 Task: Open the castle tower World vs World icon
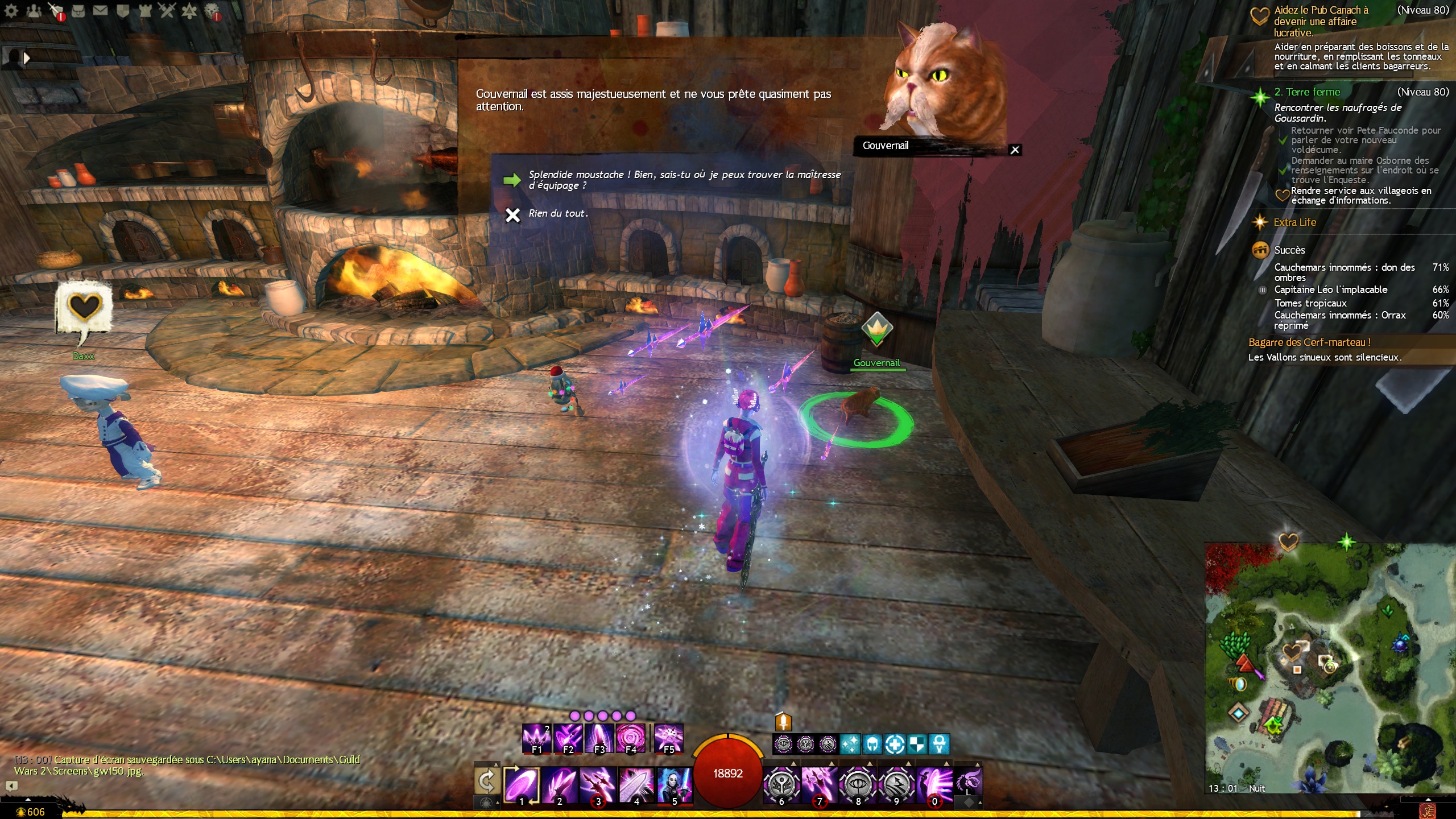(145, 10)
